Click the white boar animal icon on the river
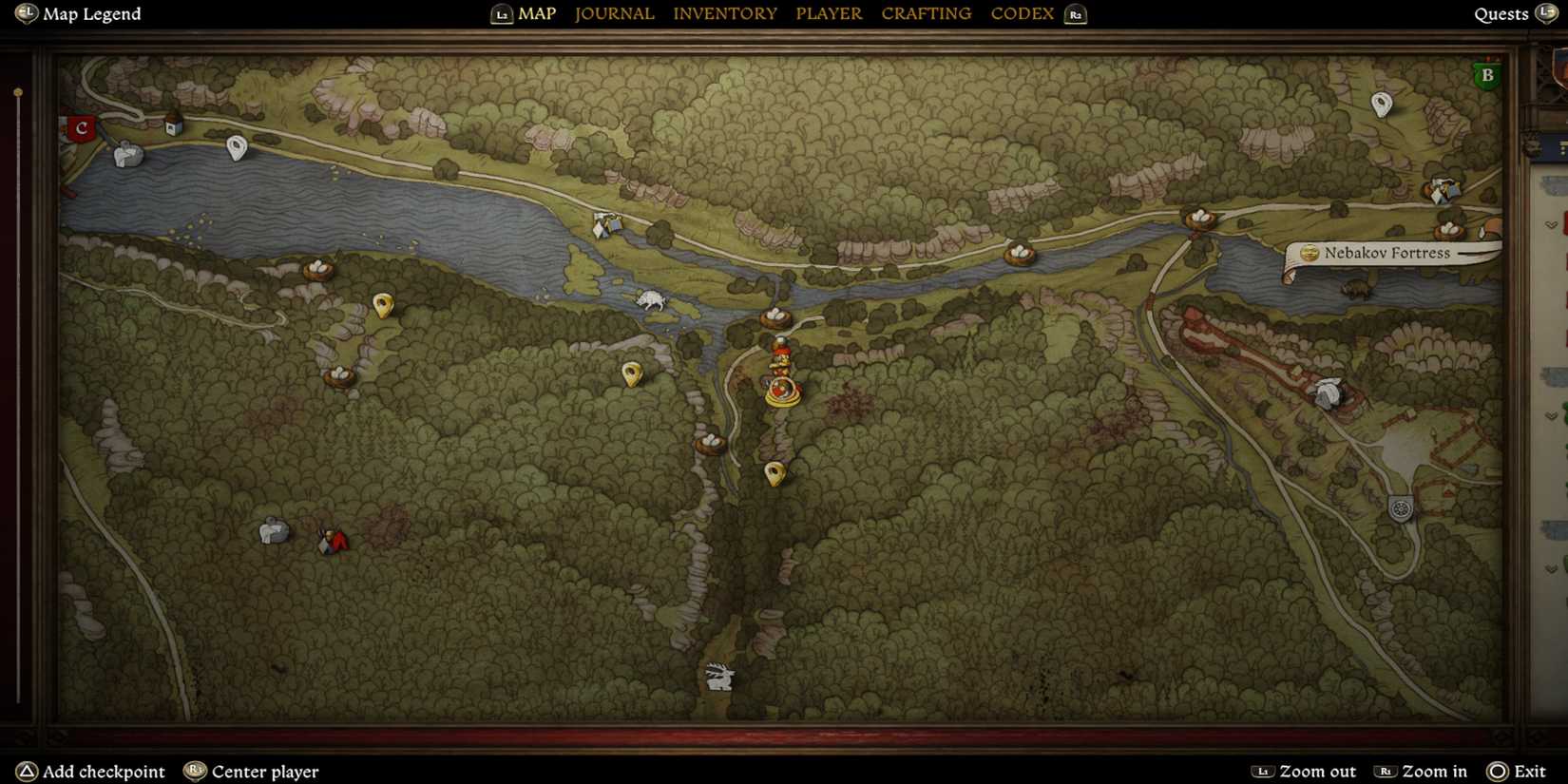The image size is (1568, 784). pyautogui.click(x=650, y=297)
